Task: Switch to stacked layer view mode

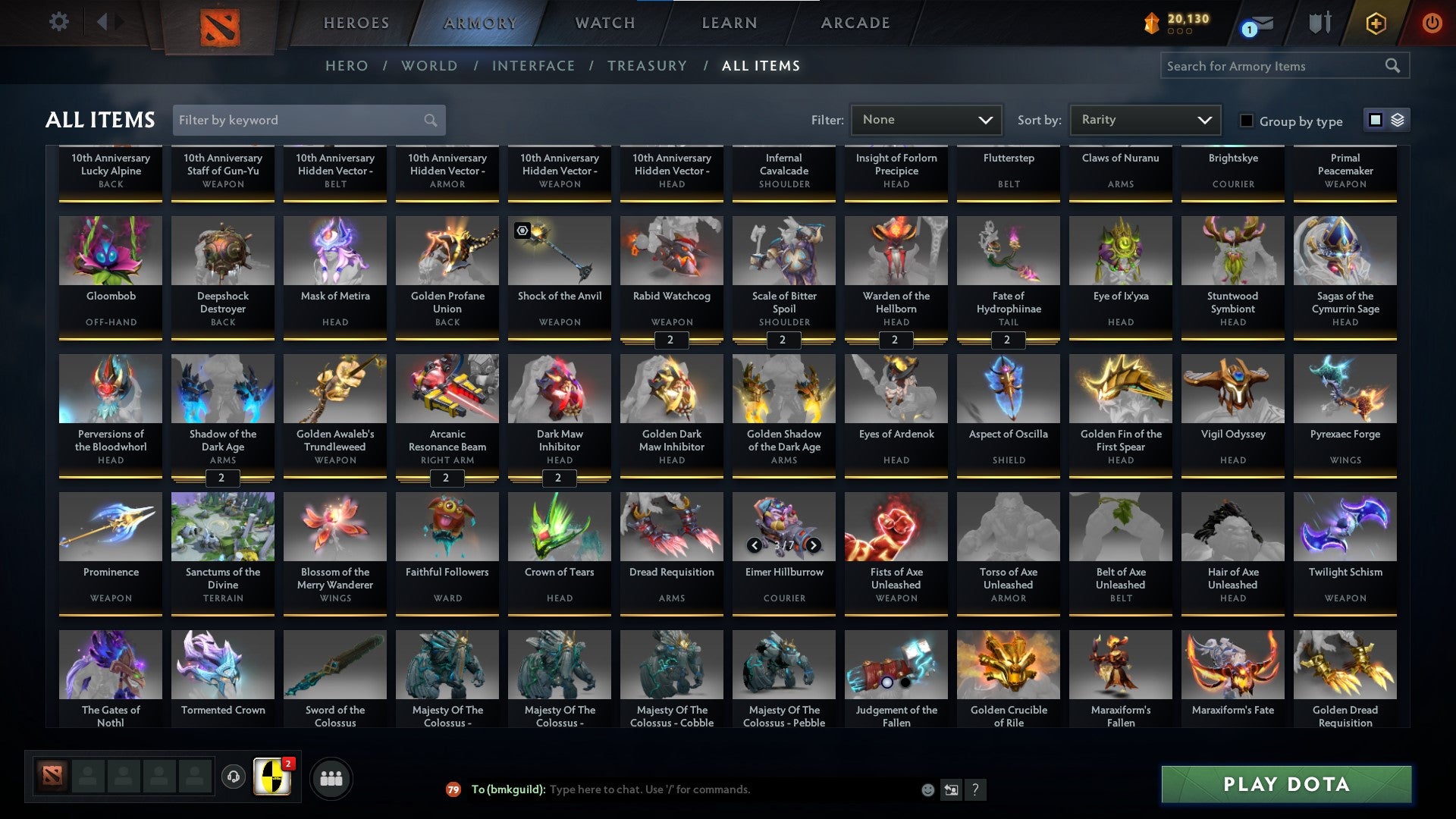Action: (1397, 120)
